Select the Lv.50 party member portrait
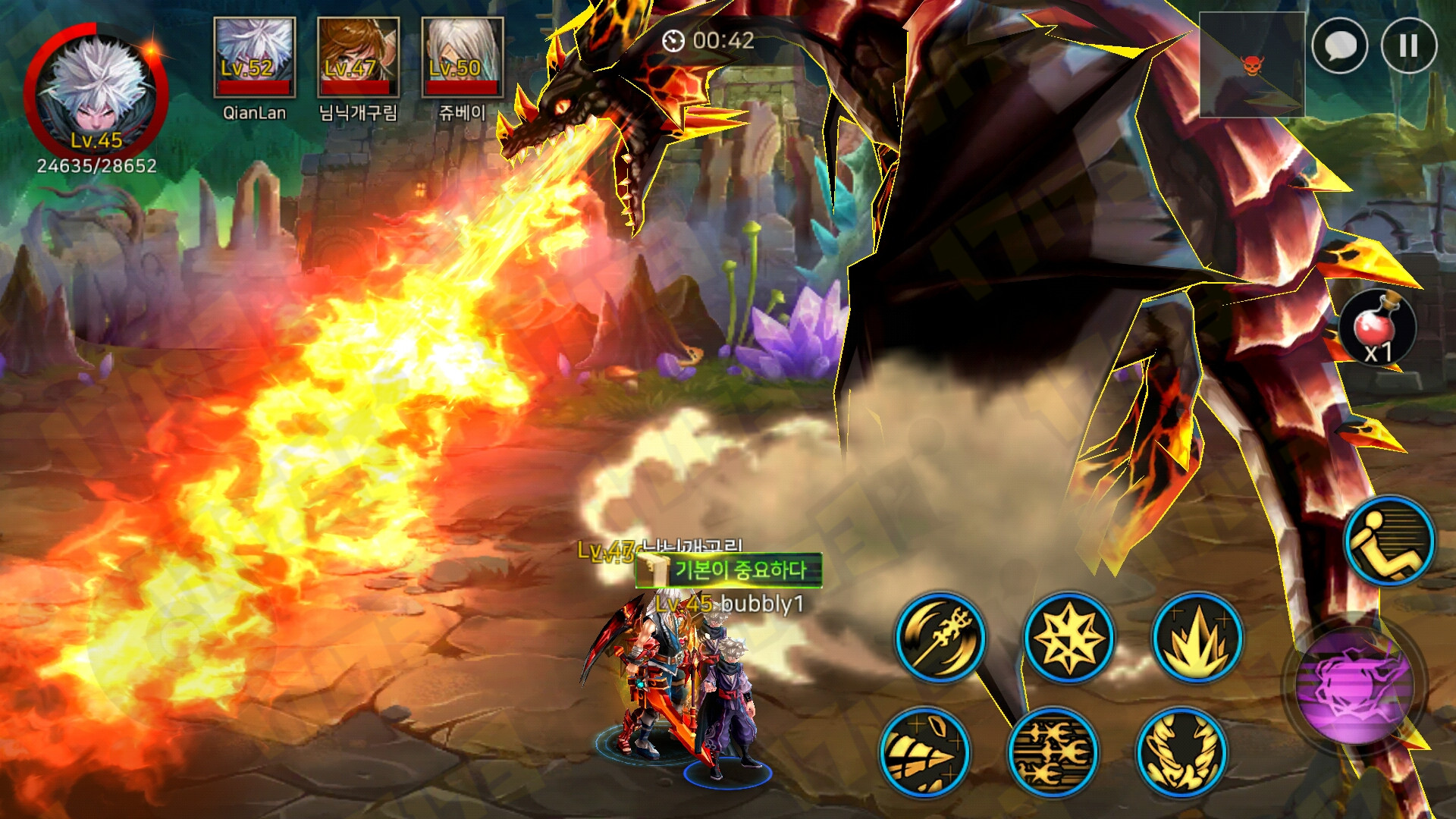Viewport: 1456px width, 819px height. [x=462, y=58]
